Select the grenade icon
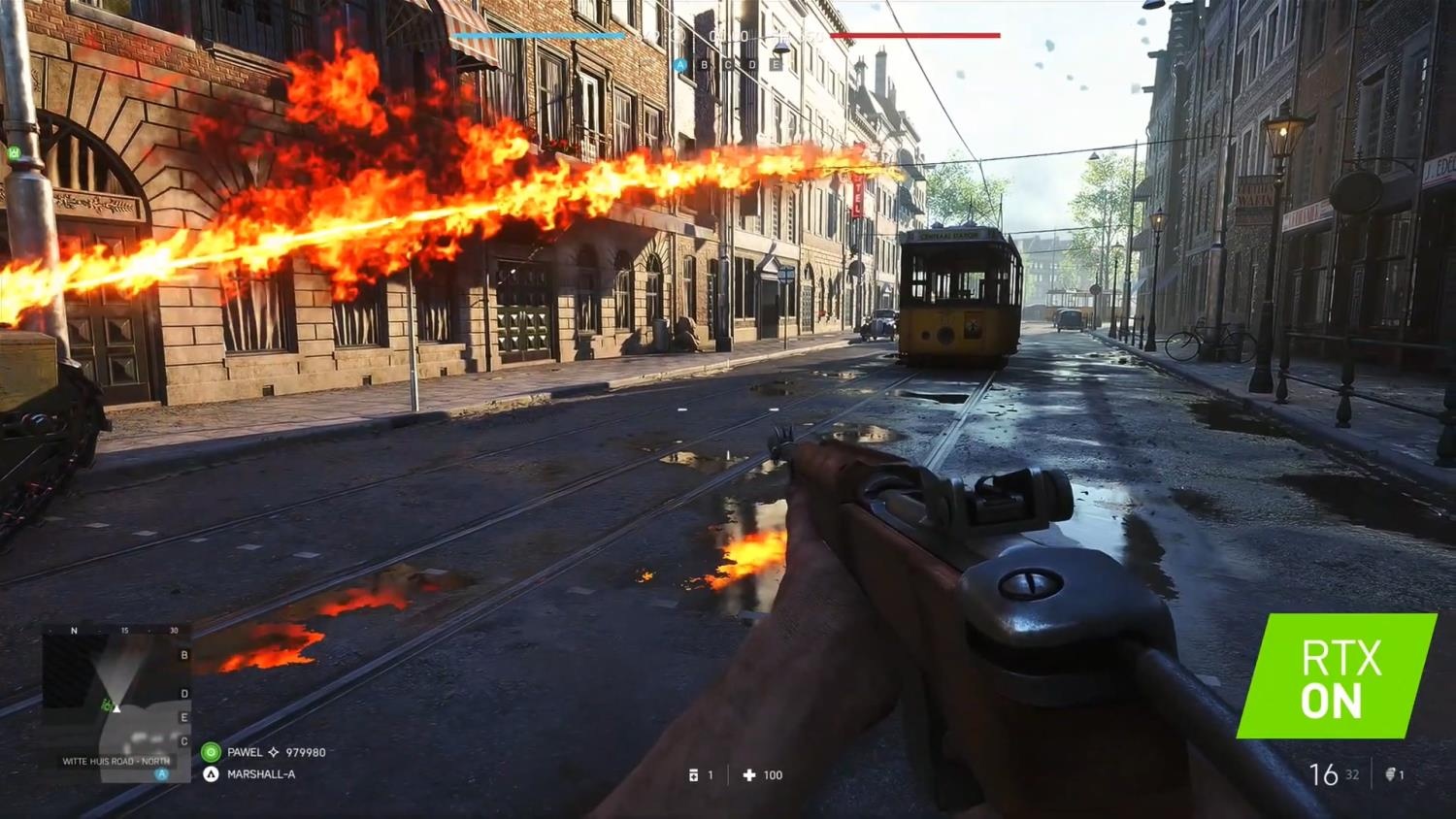 [1391, 774]
